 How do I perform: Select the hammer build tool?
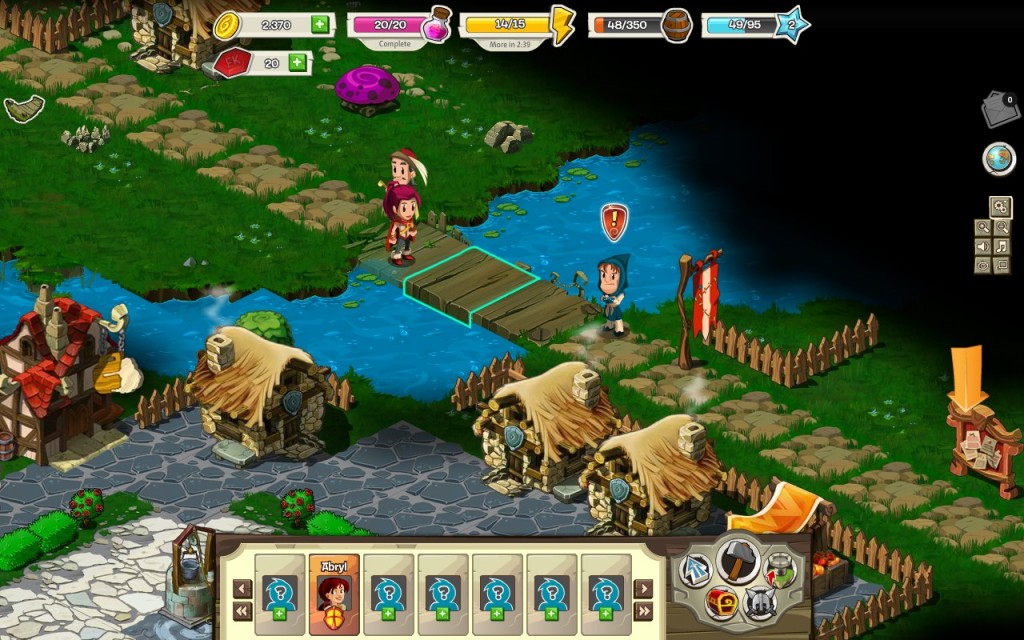tap(738, 560)
